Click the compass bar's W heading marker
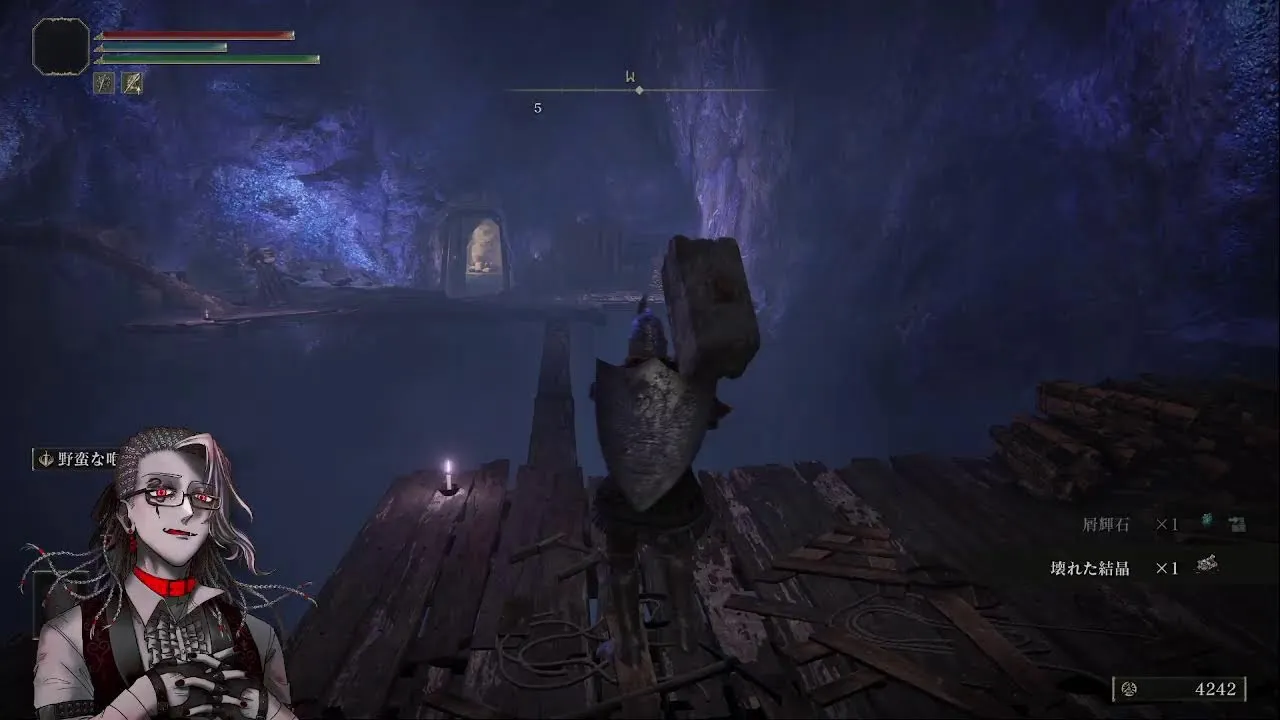The image size is (1280, 720). (631, 77)
